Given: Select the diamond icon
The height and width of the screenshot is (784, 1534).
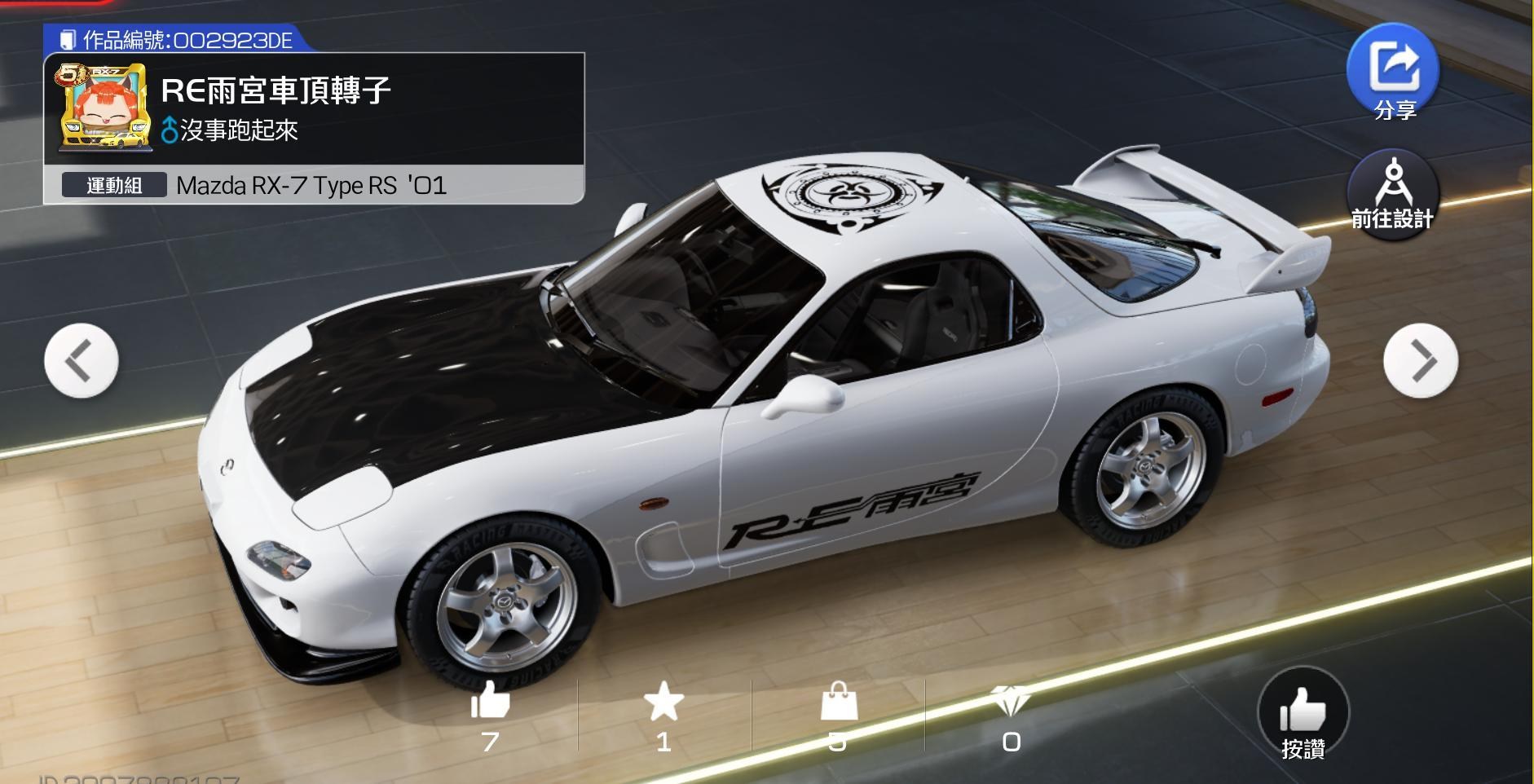Looking at the screenshot, I should tap(1012, 701).
